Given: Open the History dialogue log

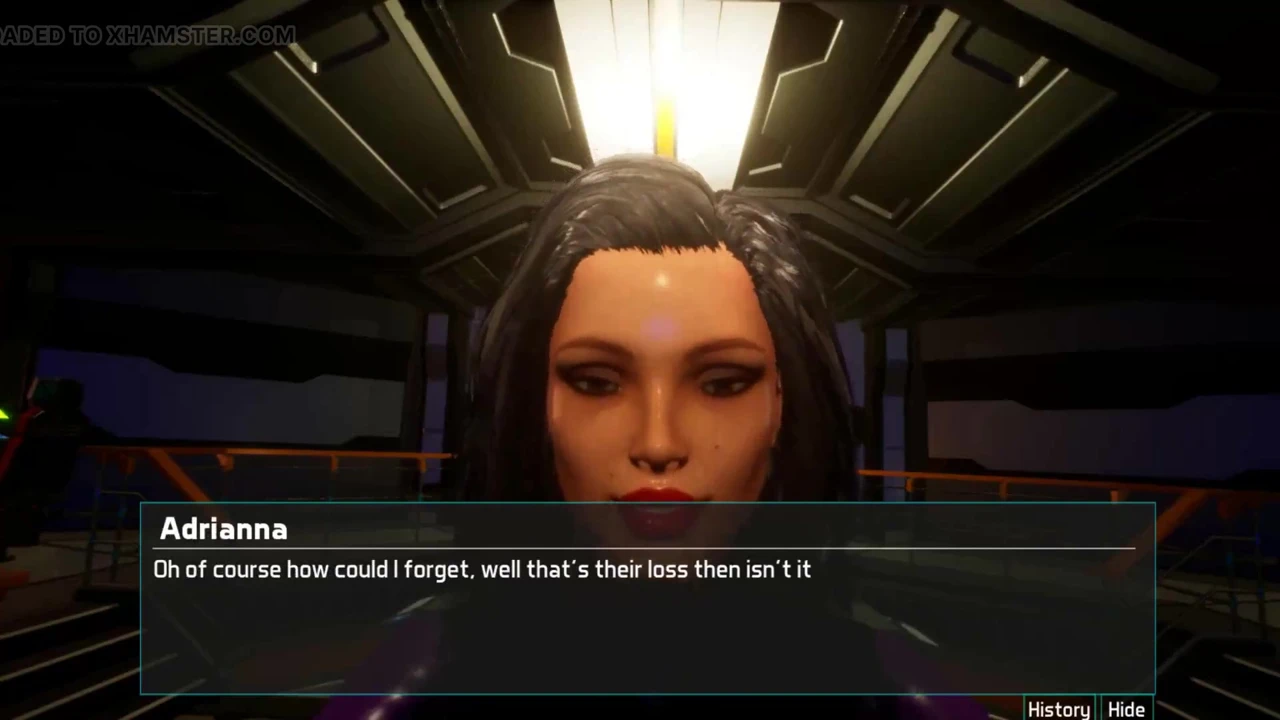Looking at the screenshot, I should 1058,709.
